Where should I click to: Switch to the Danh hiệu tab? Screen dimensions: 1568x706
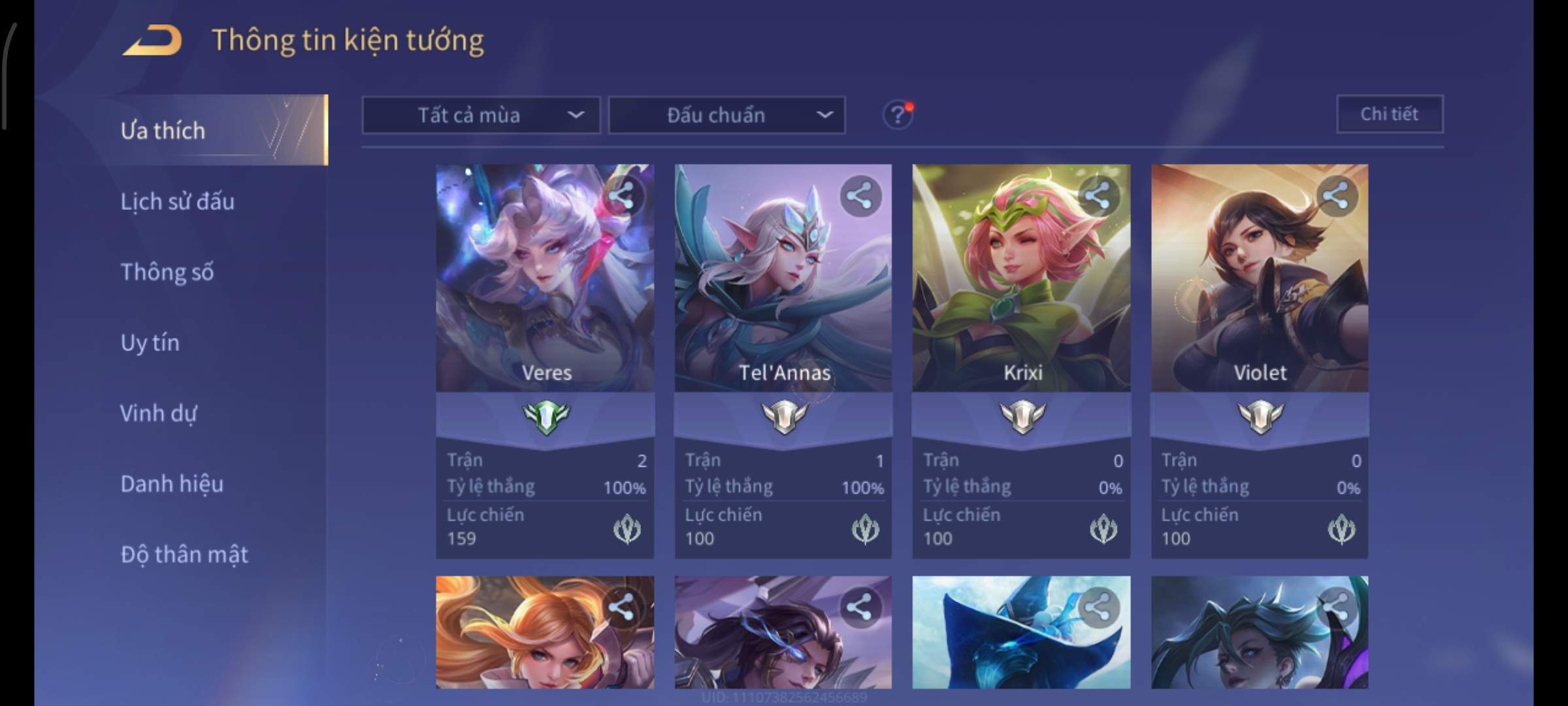[x=172, y=484]
